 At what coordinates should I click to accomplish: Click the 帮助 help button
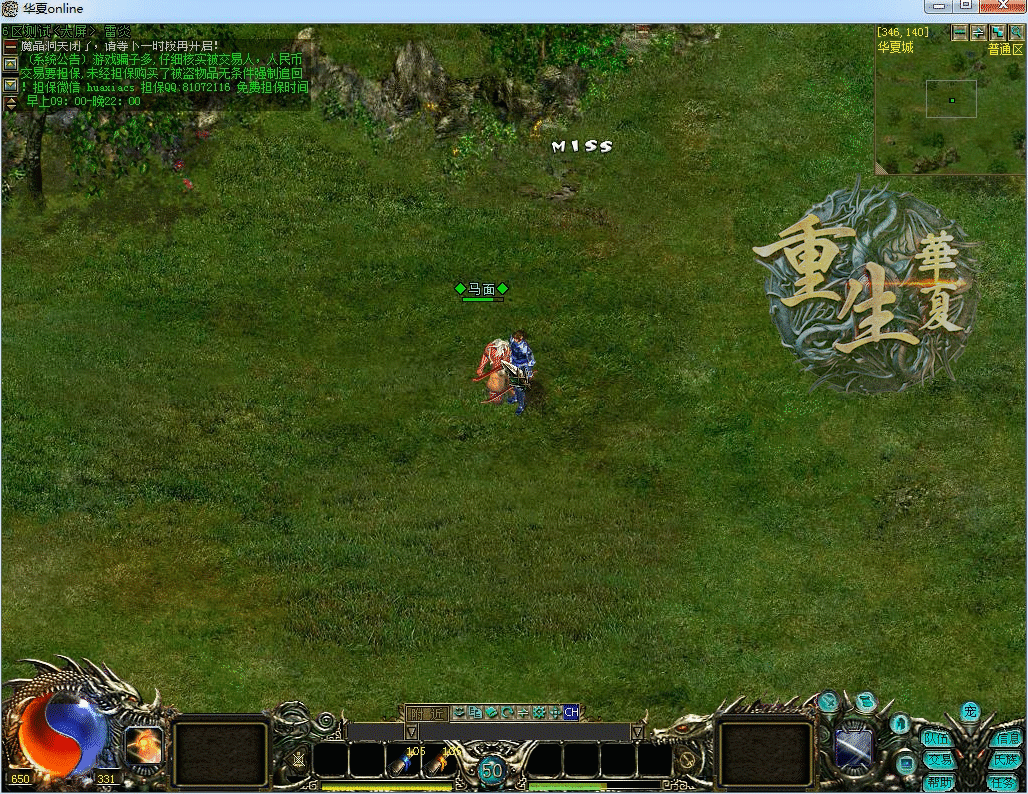coord(937,783)
